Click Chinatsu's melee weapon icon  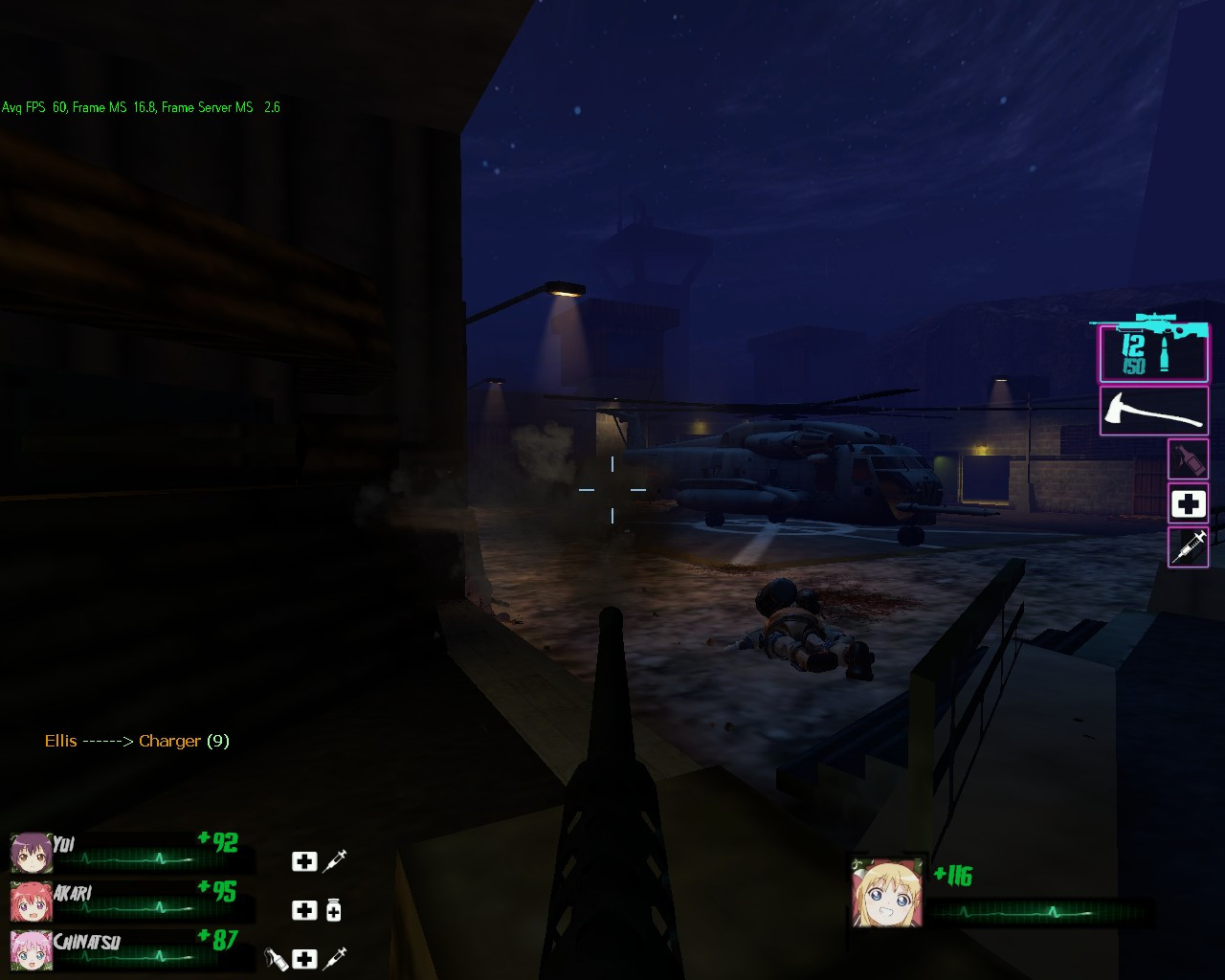[275, 959]
